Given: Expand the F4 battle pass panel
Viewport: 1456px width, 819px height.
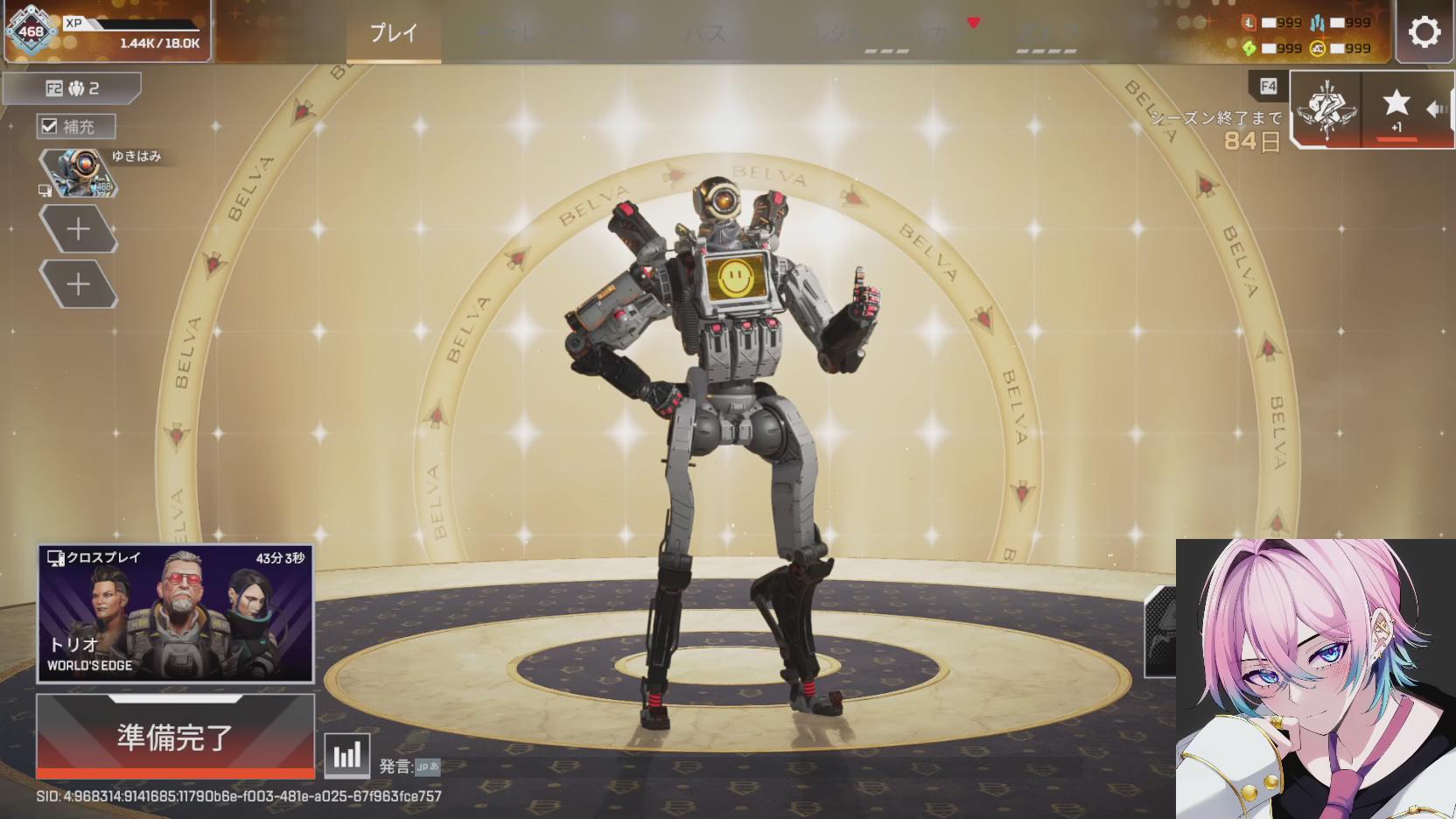Looking at the screenshot, I should pyautogui.click(x=1267, y=86).
